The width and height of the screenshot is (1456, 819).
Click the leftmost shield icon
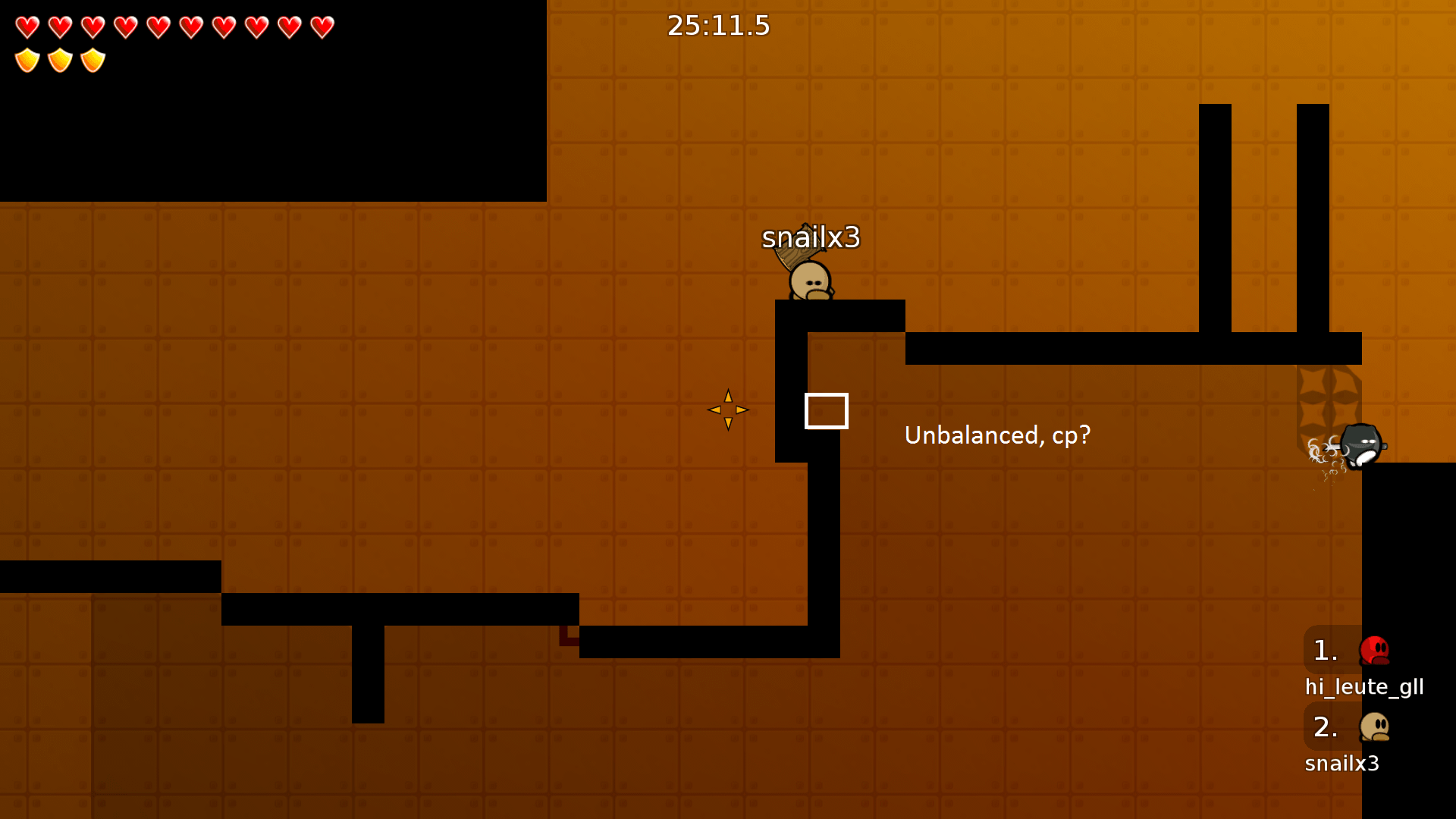click(x=27, y=61)
